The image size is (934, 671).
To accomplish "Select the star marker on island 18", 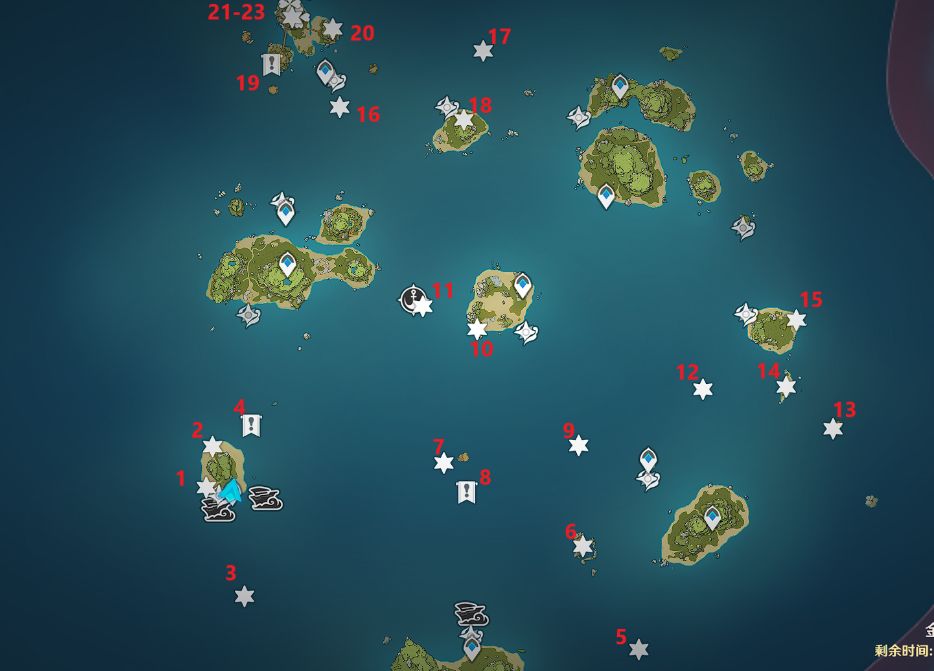I will pos(463,120).
